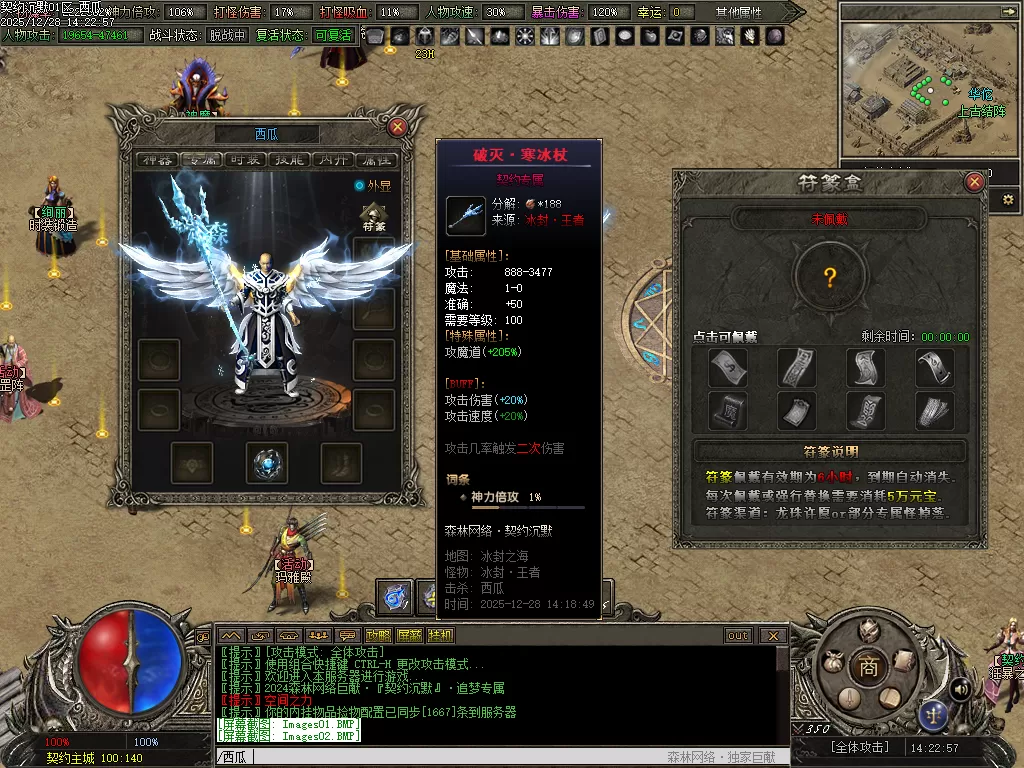Switch to the 技能 skills tab
1024x768 pixels.
(x=288, y=160)
